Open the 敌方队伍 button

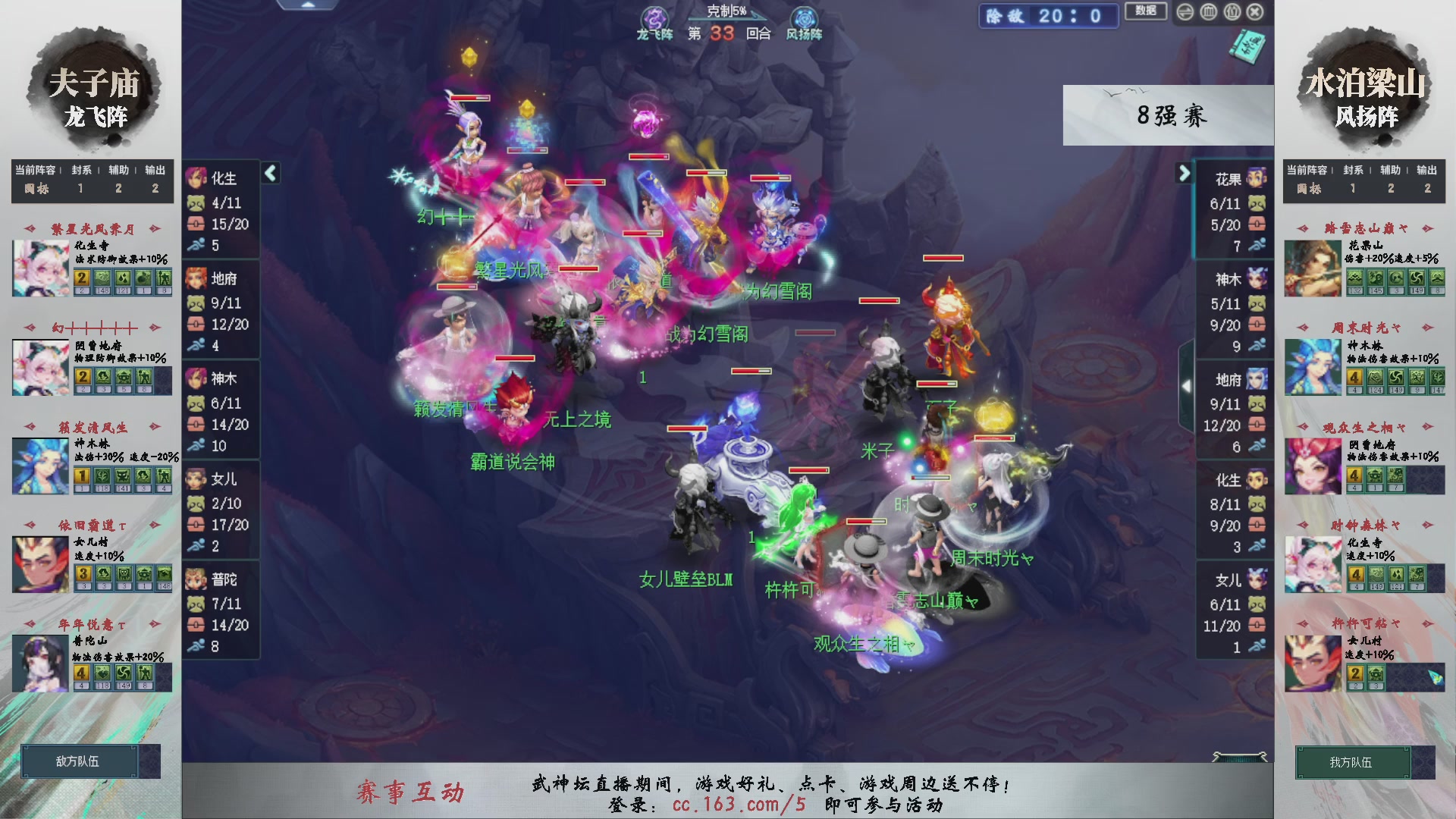point(78,761)
